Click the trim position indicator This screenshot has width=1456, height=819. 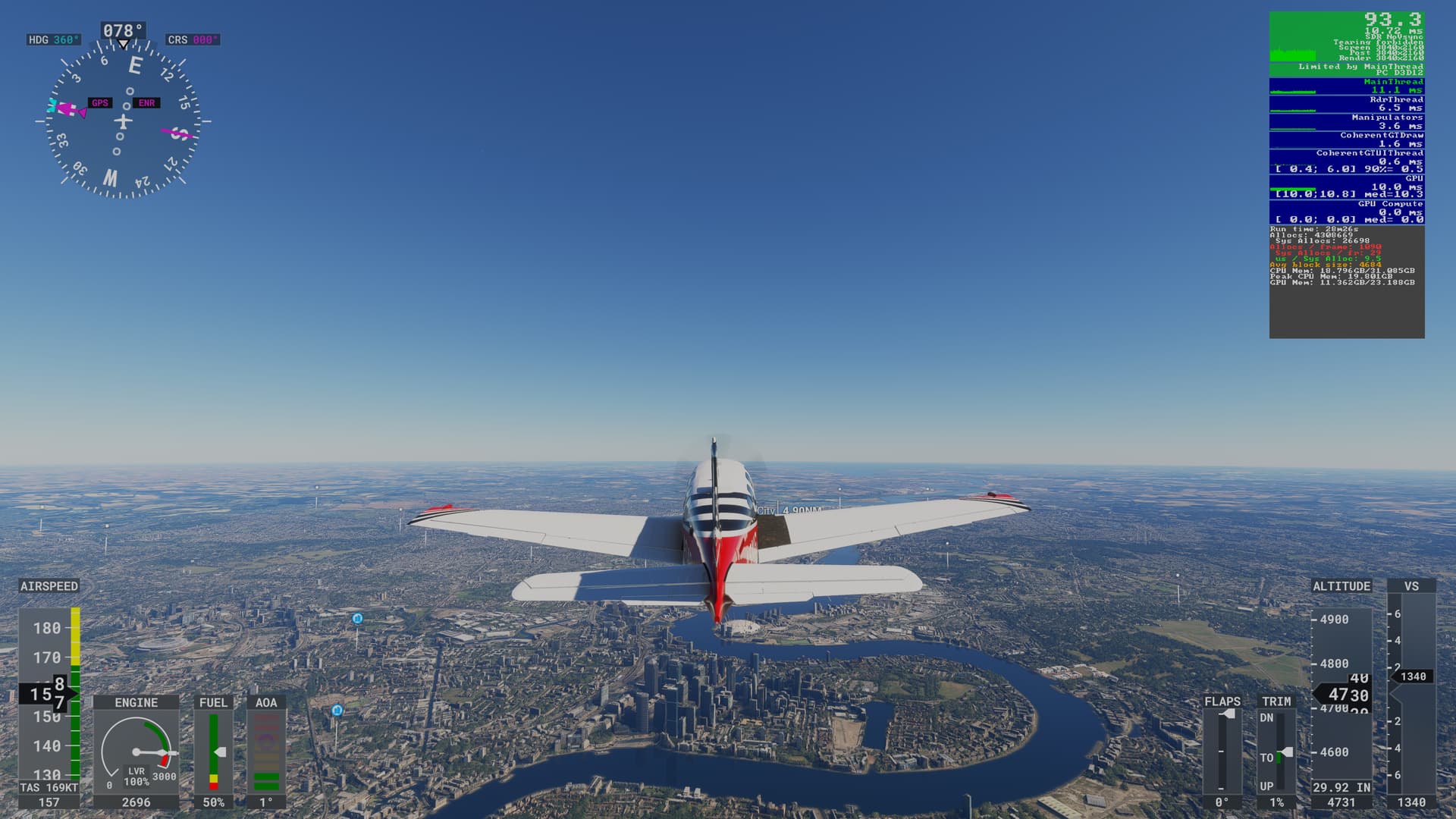click(x=1277, y=751)
